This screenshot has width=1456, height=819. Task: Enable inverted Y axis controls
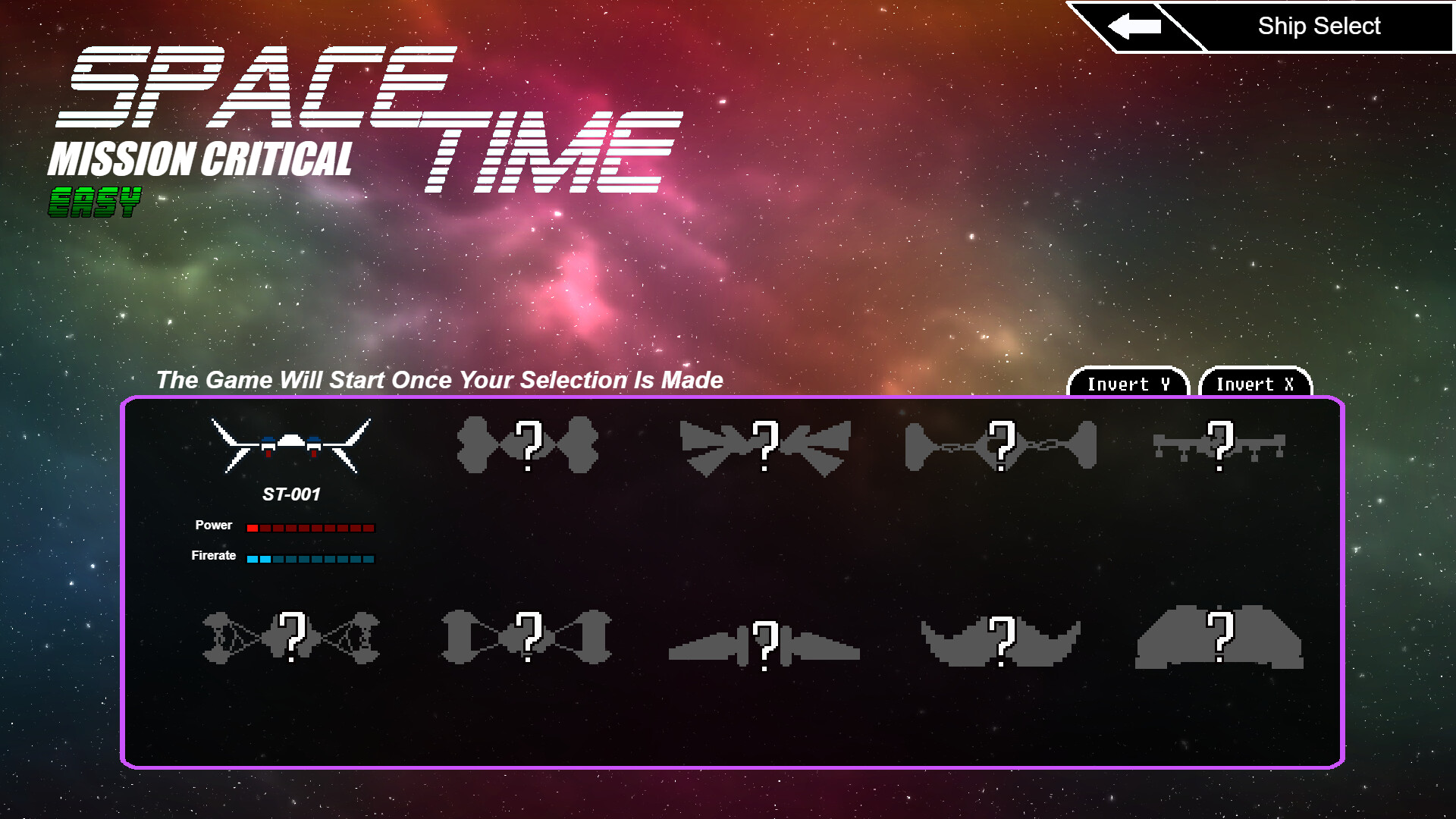[1128, 384]
